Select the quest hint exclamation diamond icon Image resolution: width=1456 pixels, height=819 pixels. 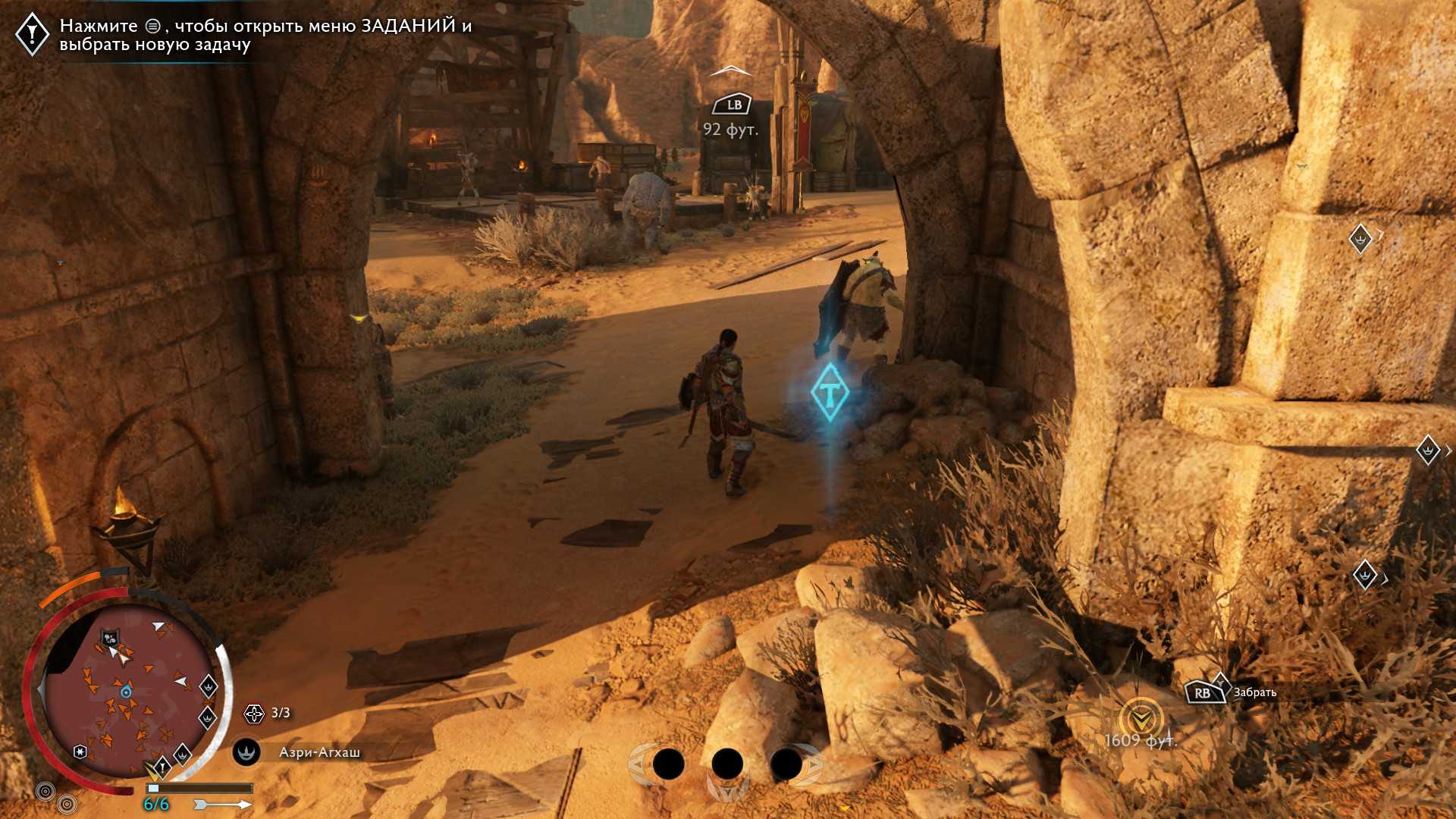[x=33, y=33]
